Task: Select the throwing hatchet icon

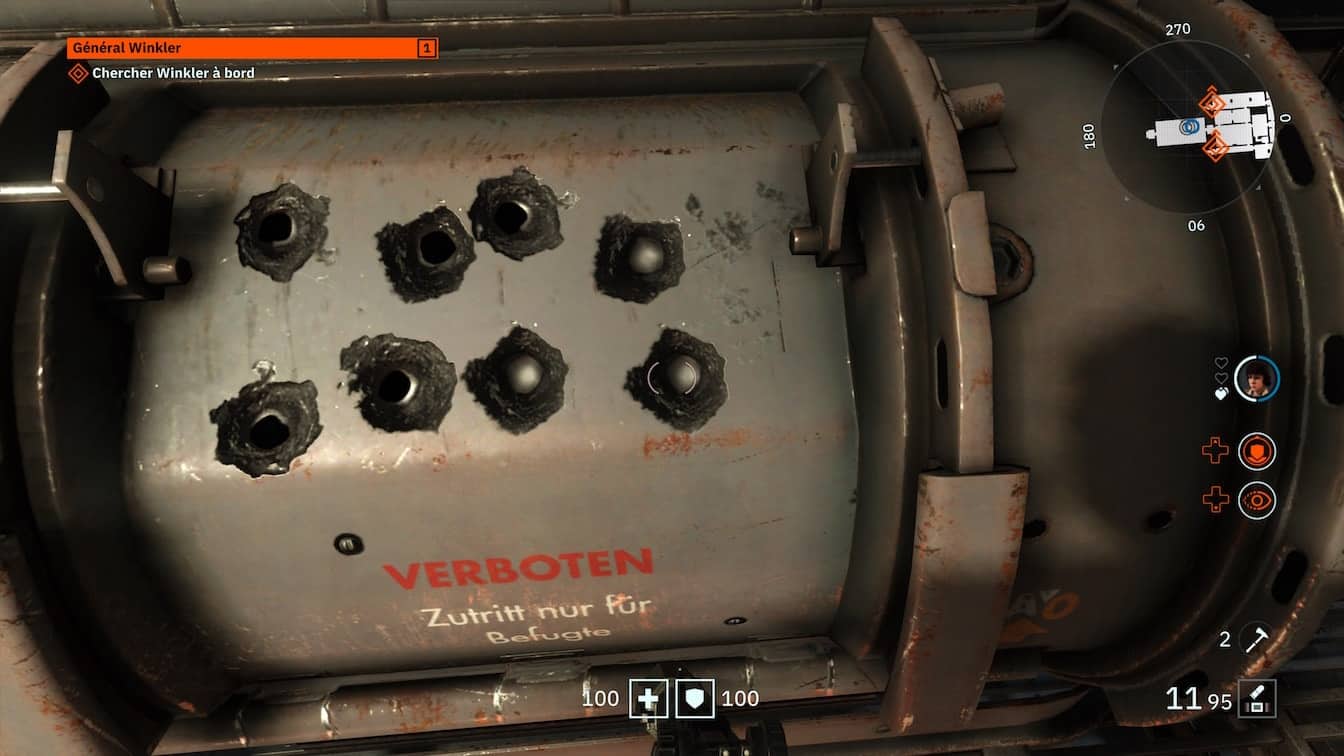Action: [x=1256, y=640]
